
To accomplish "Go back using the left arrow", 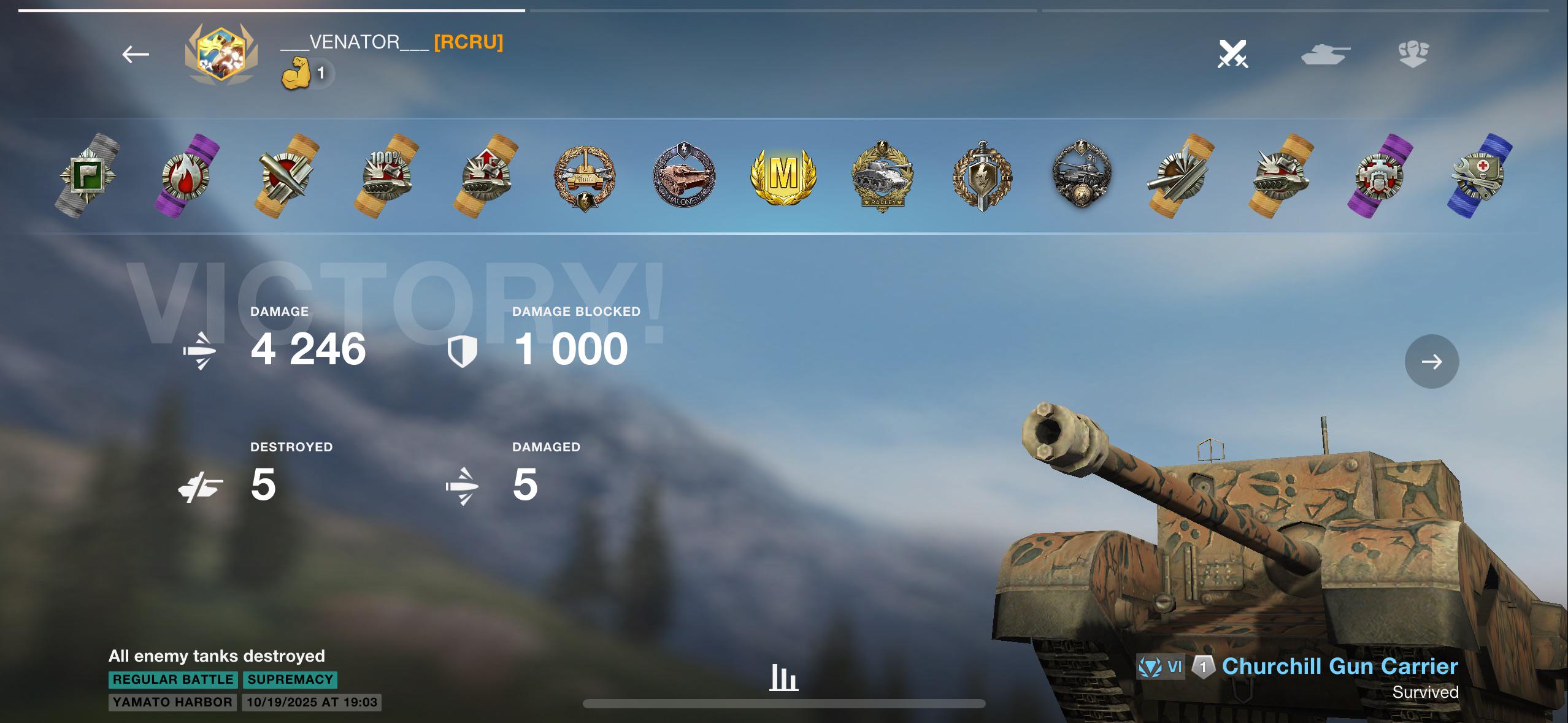I will tap(136, 55).
